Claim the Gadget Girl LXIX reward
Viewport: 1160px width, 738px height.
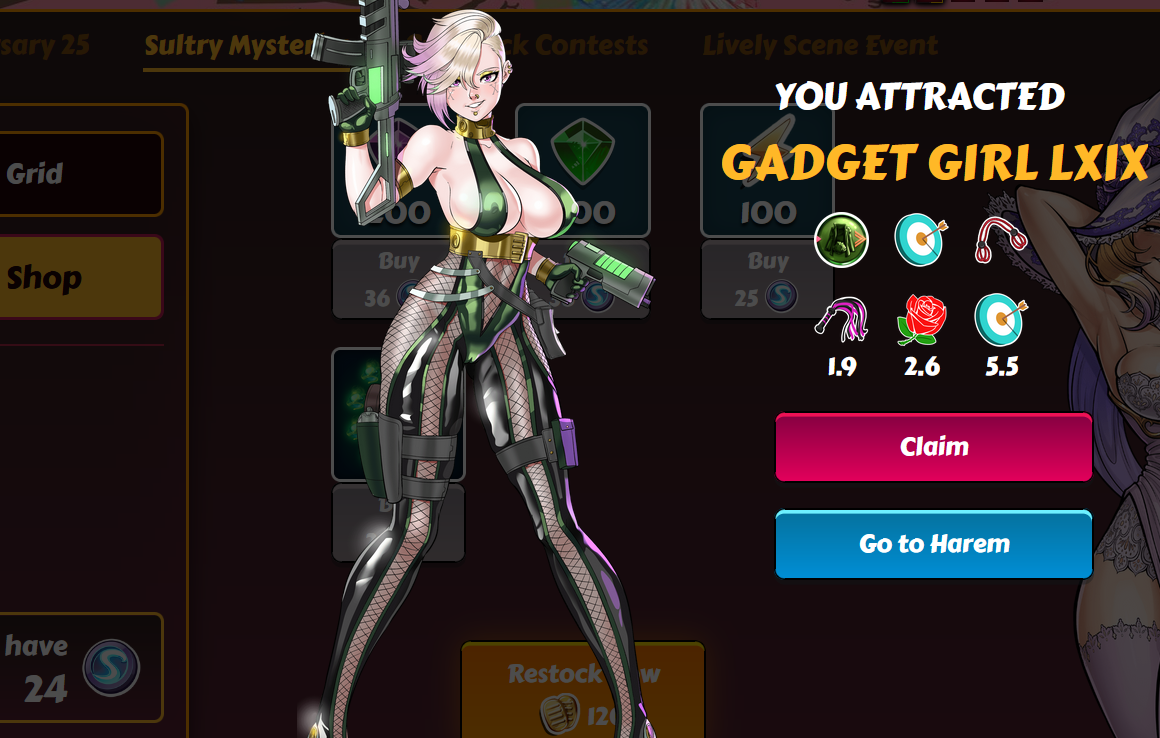[933, 447]
